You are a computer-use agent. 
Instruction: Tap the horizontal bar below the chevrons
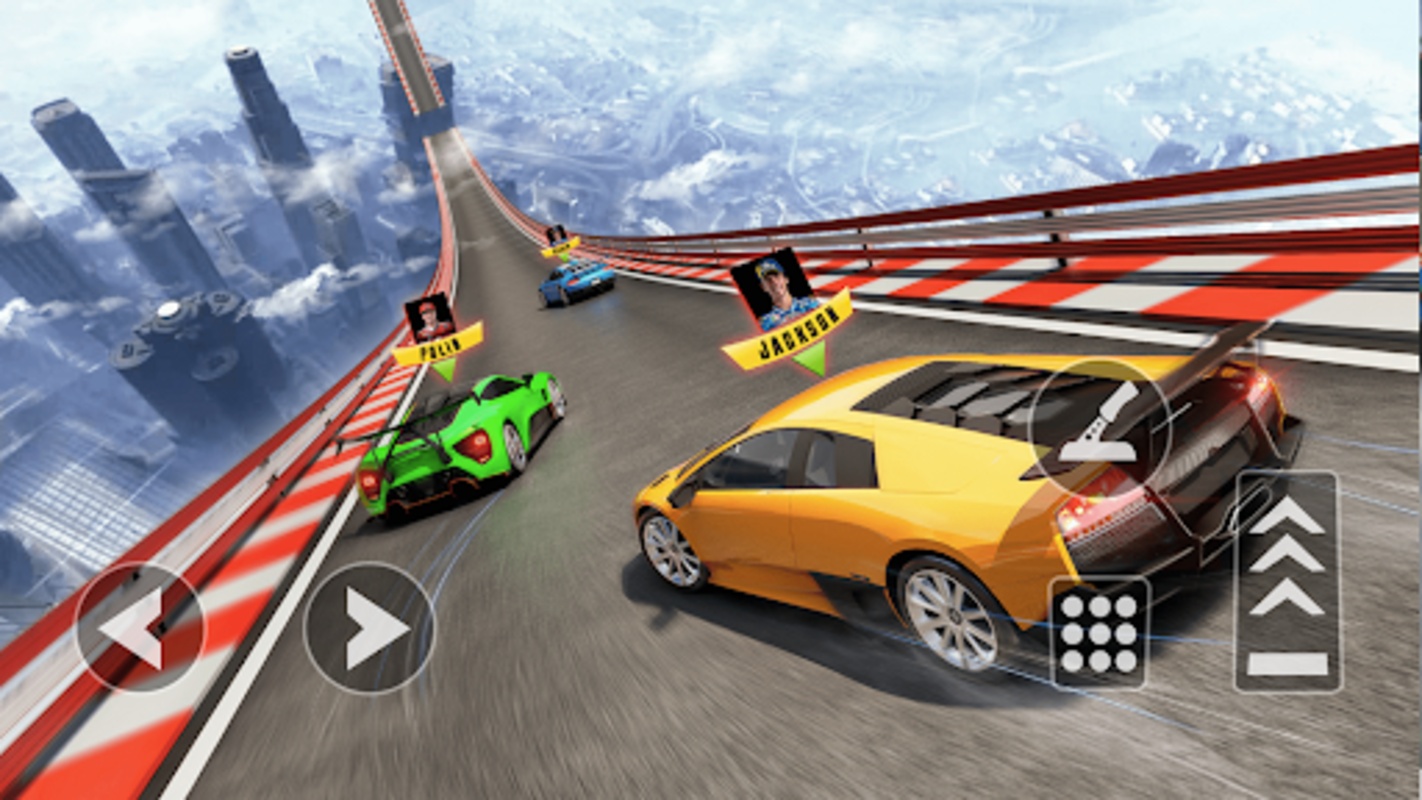tap(1287, 662)
